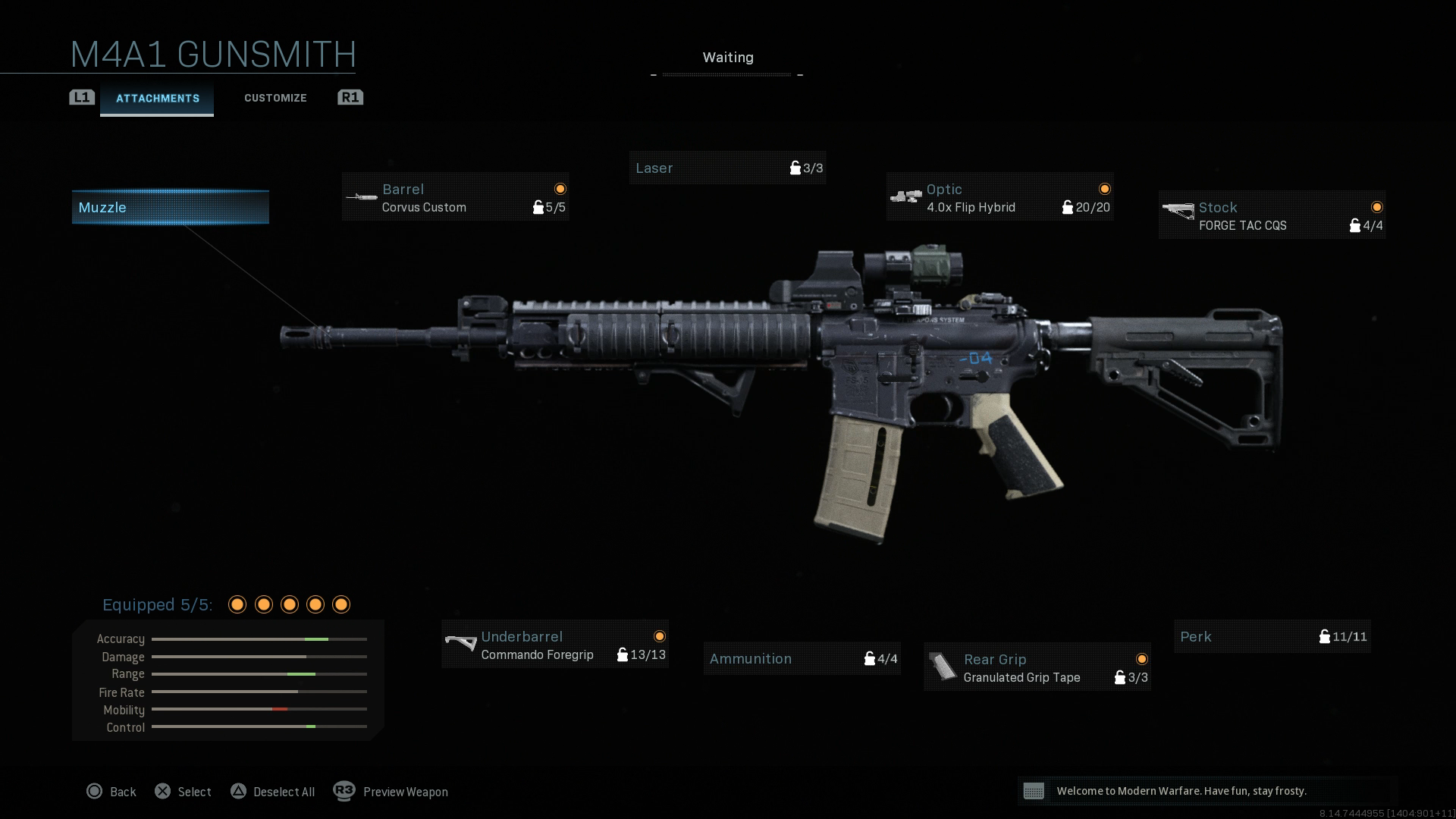Toggle the orange indicator on Stock slot
This screenshot has height=819, width=1456.
pos(1376,206)
